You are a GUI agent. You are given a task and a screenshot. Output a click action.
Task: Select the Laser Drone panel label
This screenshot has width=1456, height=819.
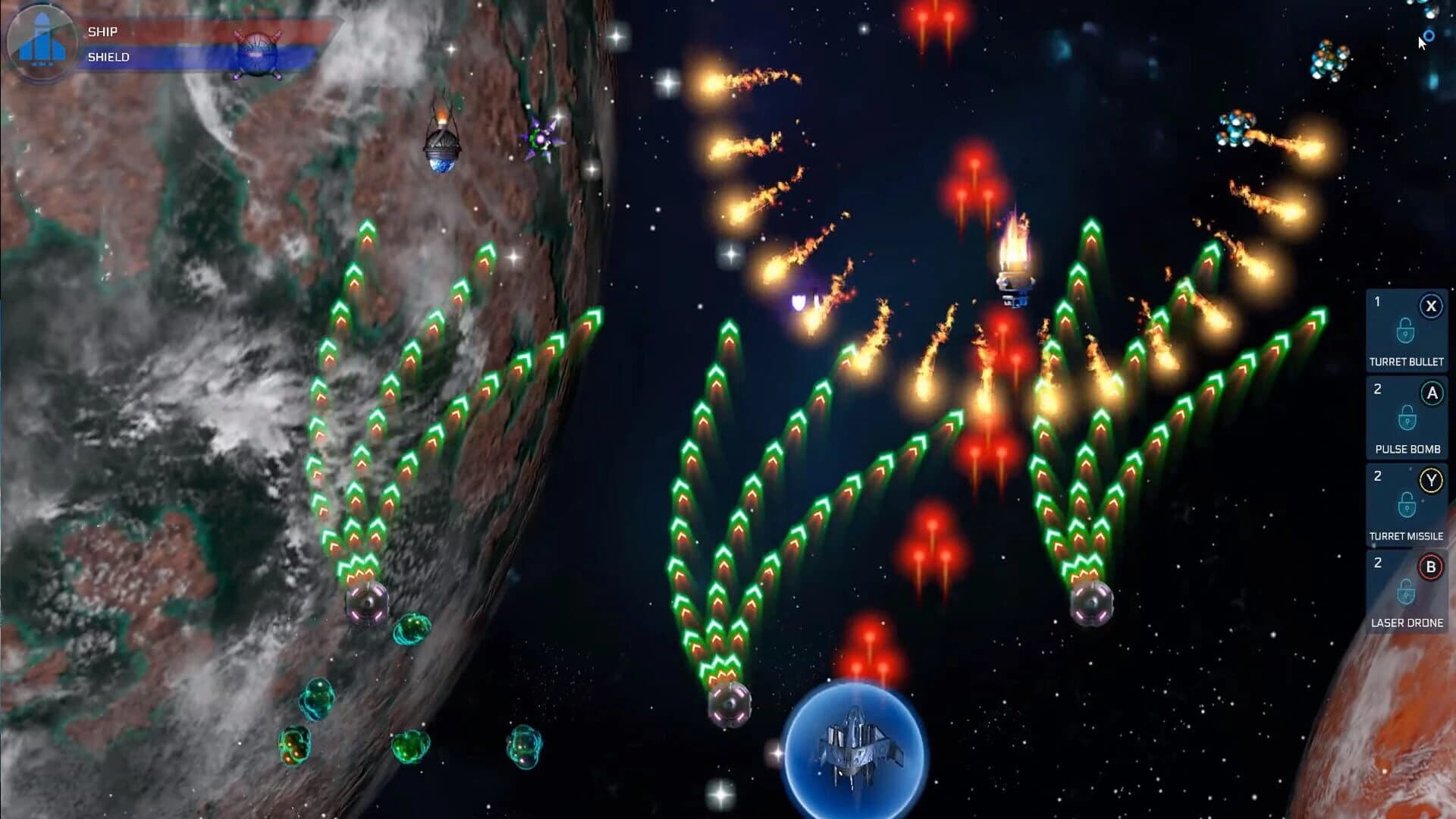pos(1407,623)
